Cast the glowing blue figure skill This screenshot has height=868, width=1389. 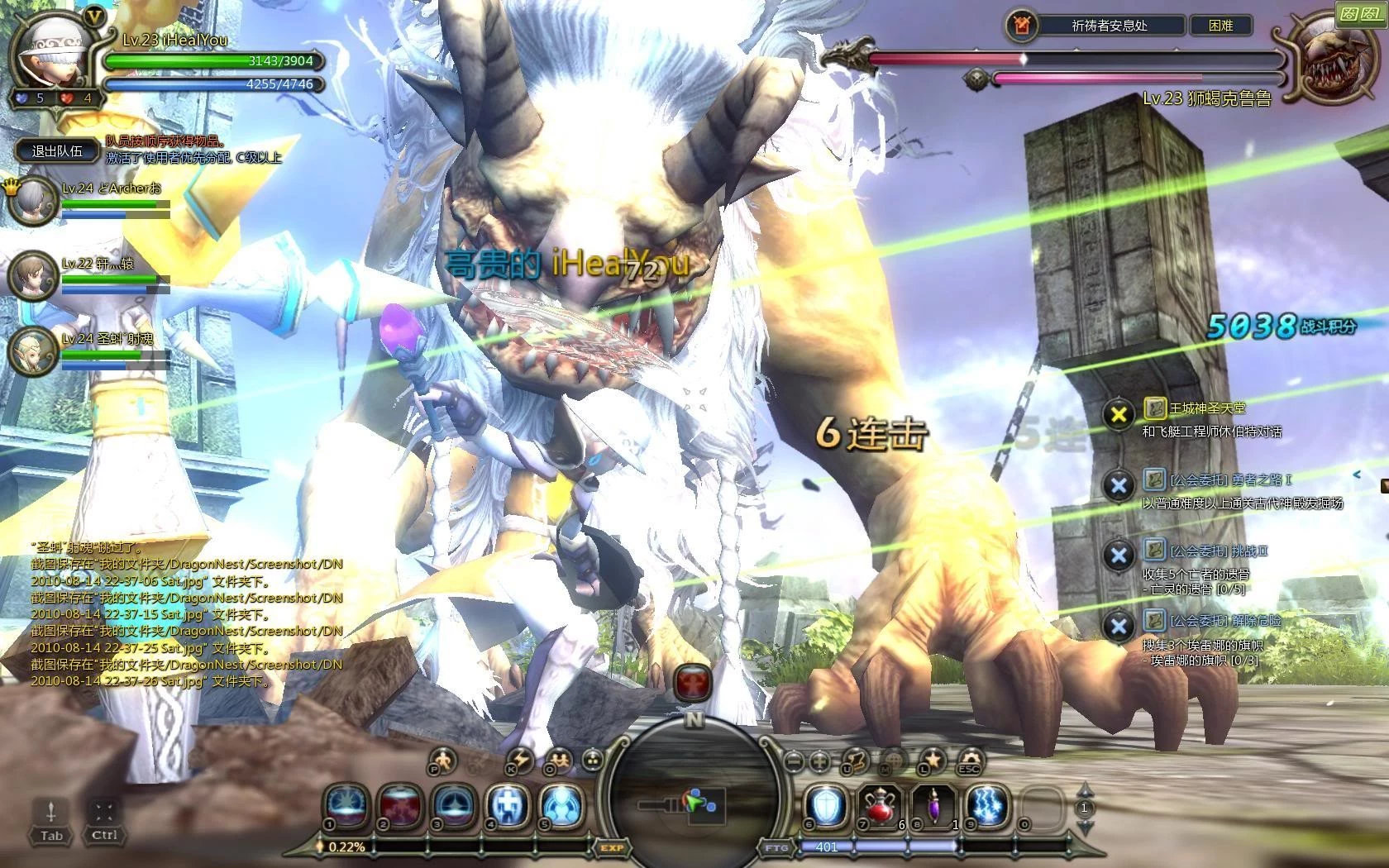point(561,804)
